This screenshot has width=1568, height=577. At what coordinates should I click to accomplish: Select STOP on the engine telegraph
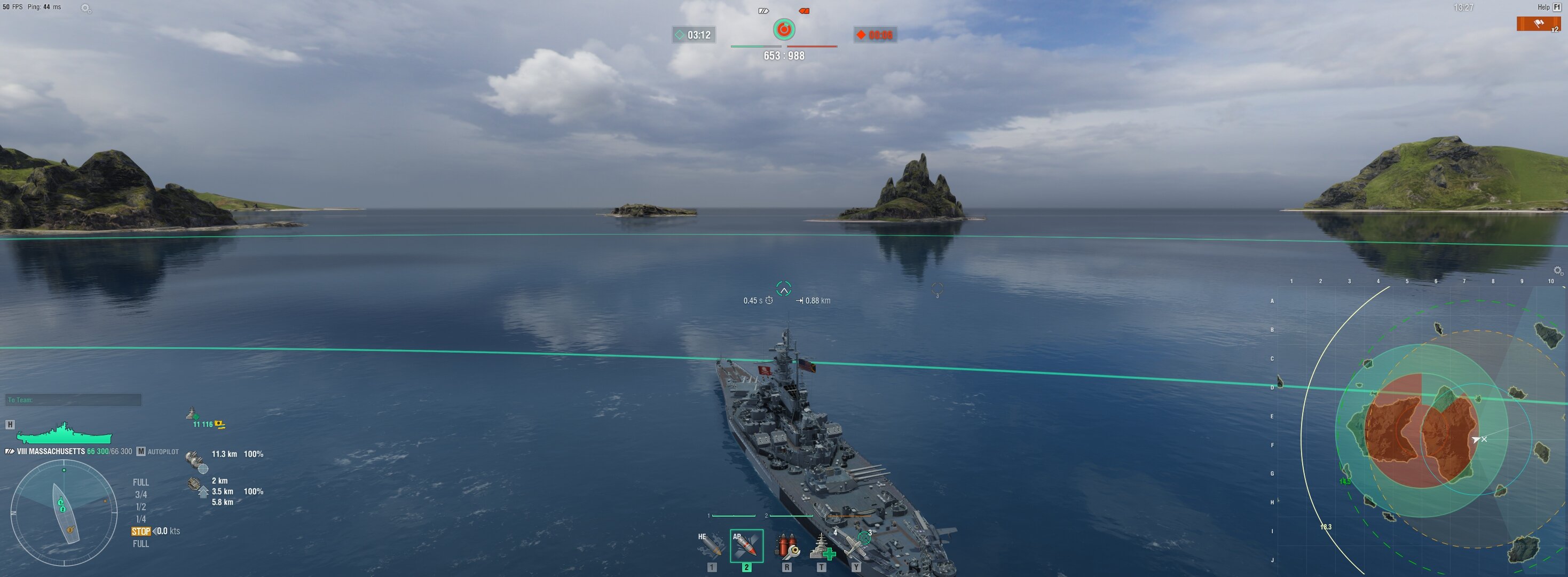click(140, 531)
